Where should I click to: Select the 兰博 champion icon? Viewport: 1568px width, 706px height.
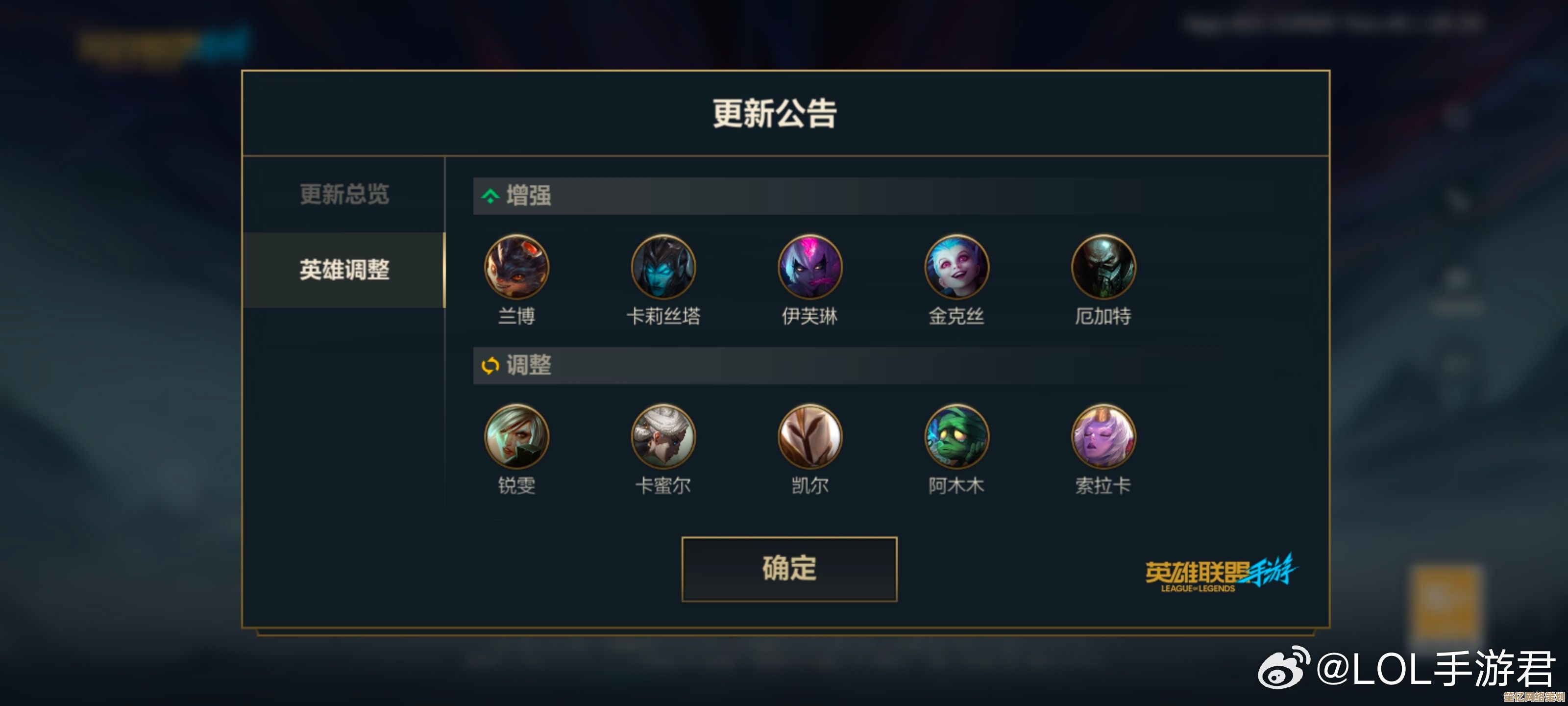(517, 267)
